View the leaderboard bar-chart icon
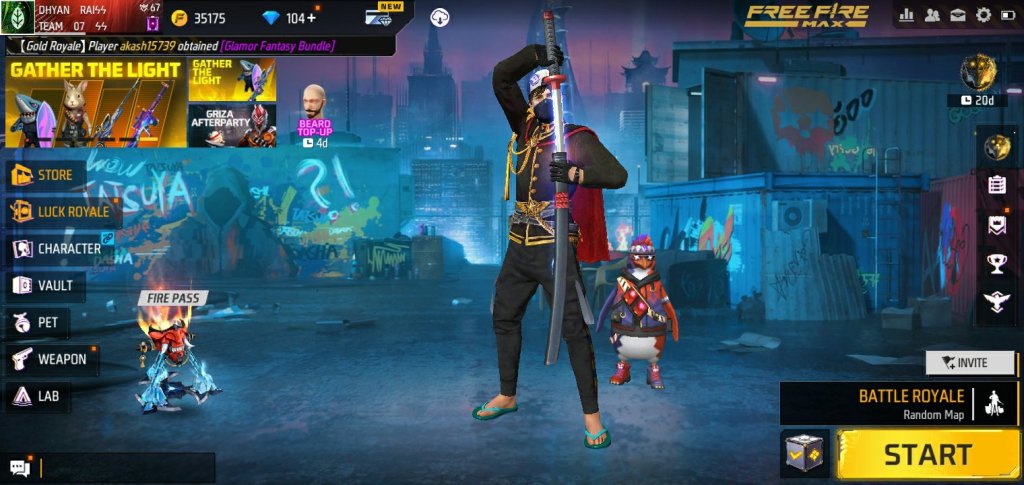 tap(908, 15)
